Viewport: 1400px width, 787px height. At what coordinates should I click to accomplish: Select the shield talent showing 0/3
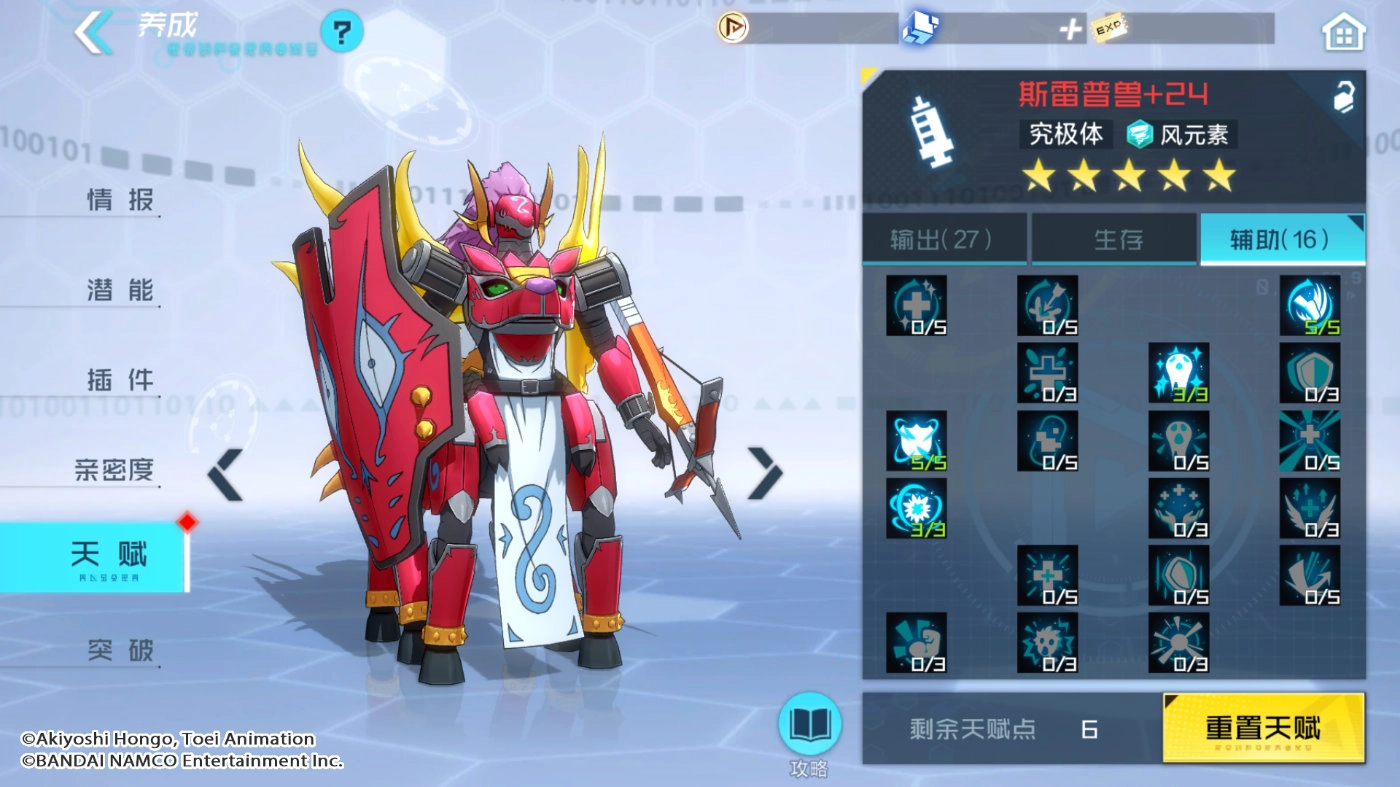1309,372
